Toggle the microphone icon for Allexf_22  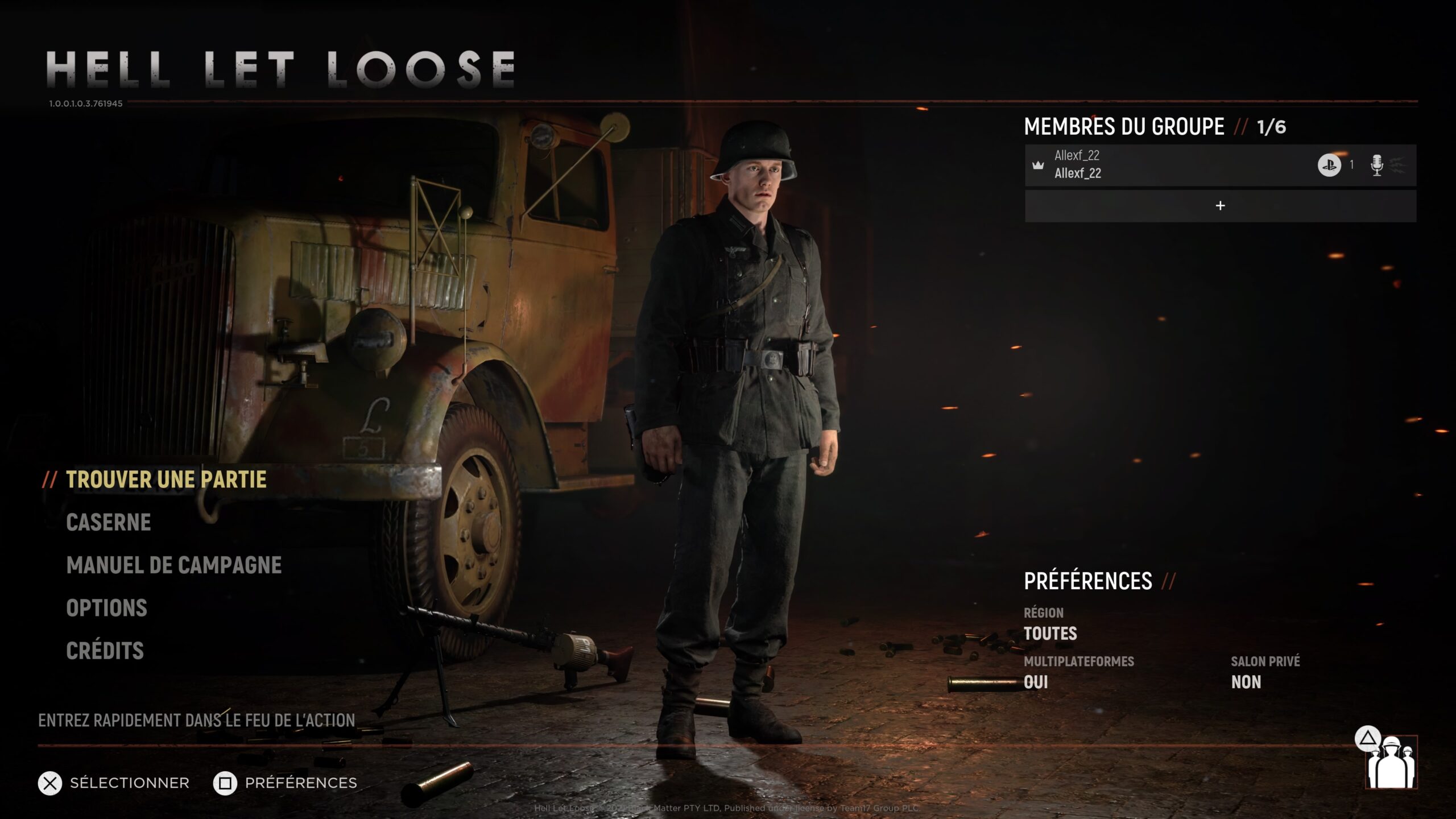[x=1376, y=165]
